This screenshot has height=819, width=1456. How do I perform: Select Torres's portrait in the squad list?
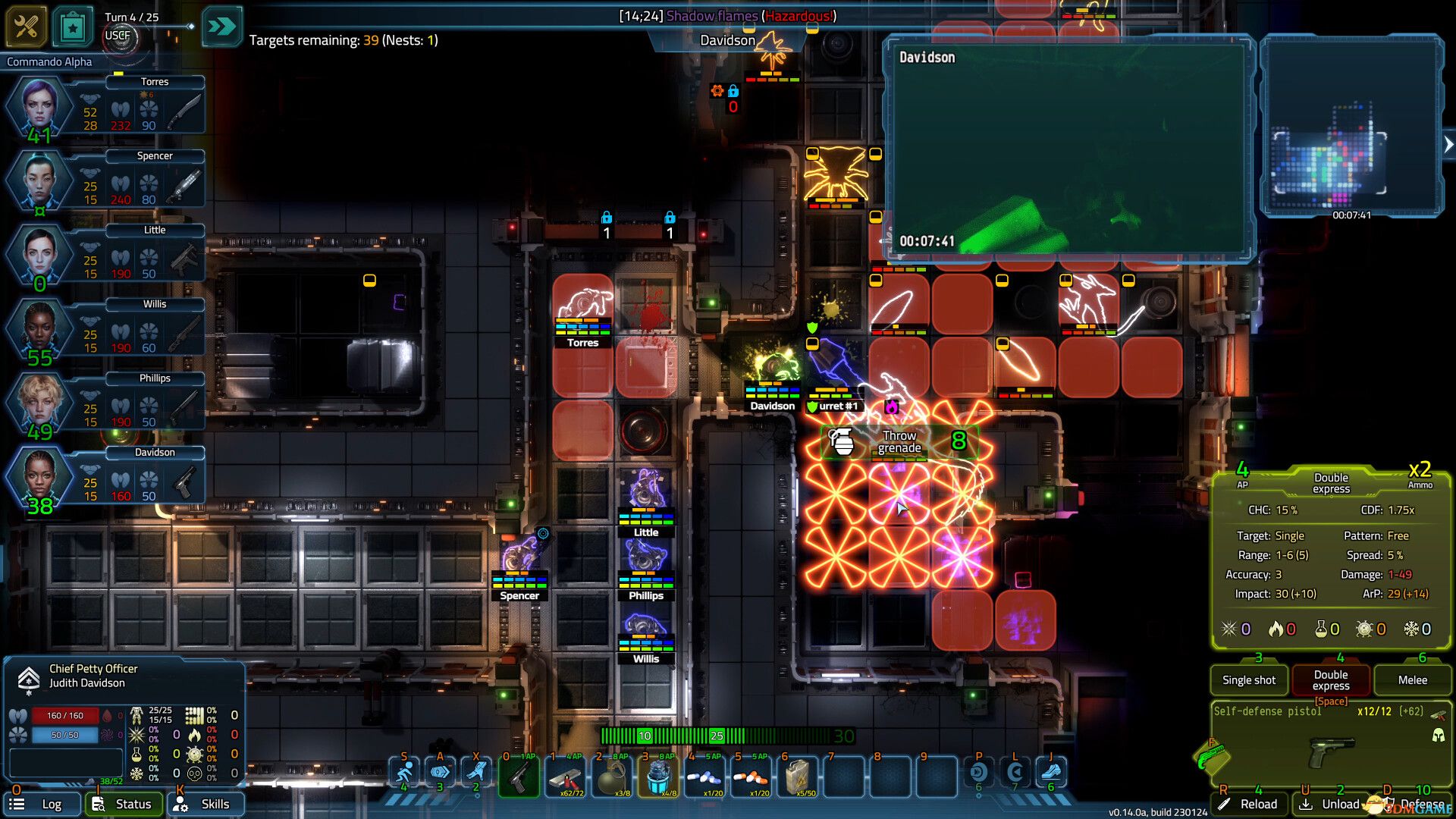tap(38, 106)
